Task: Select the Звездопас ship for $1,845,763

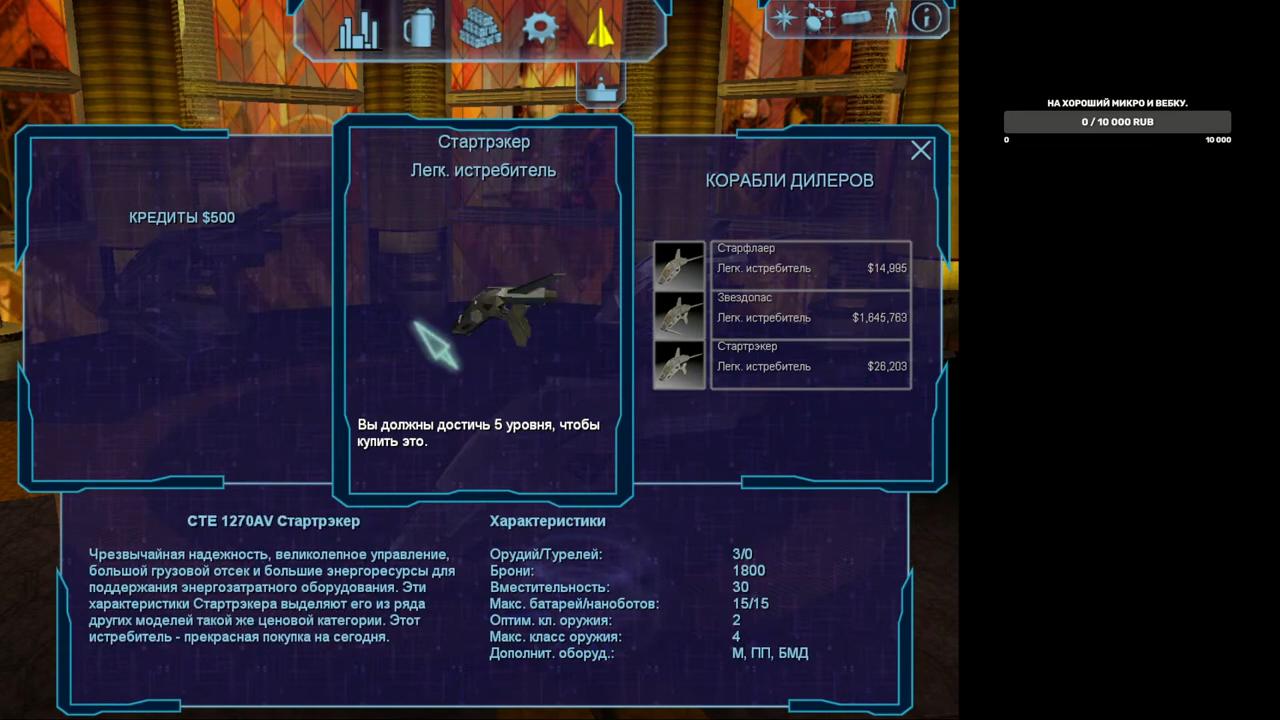Action: click(x=811, y=315)
